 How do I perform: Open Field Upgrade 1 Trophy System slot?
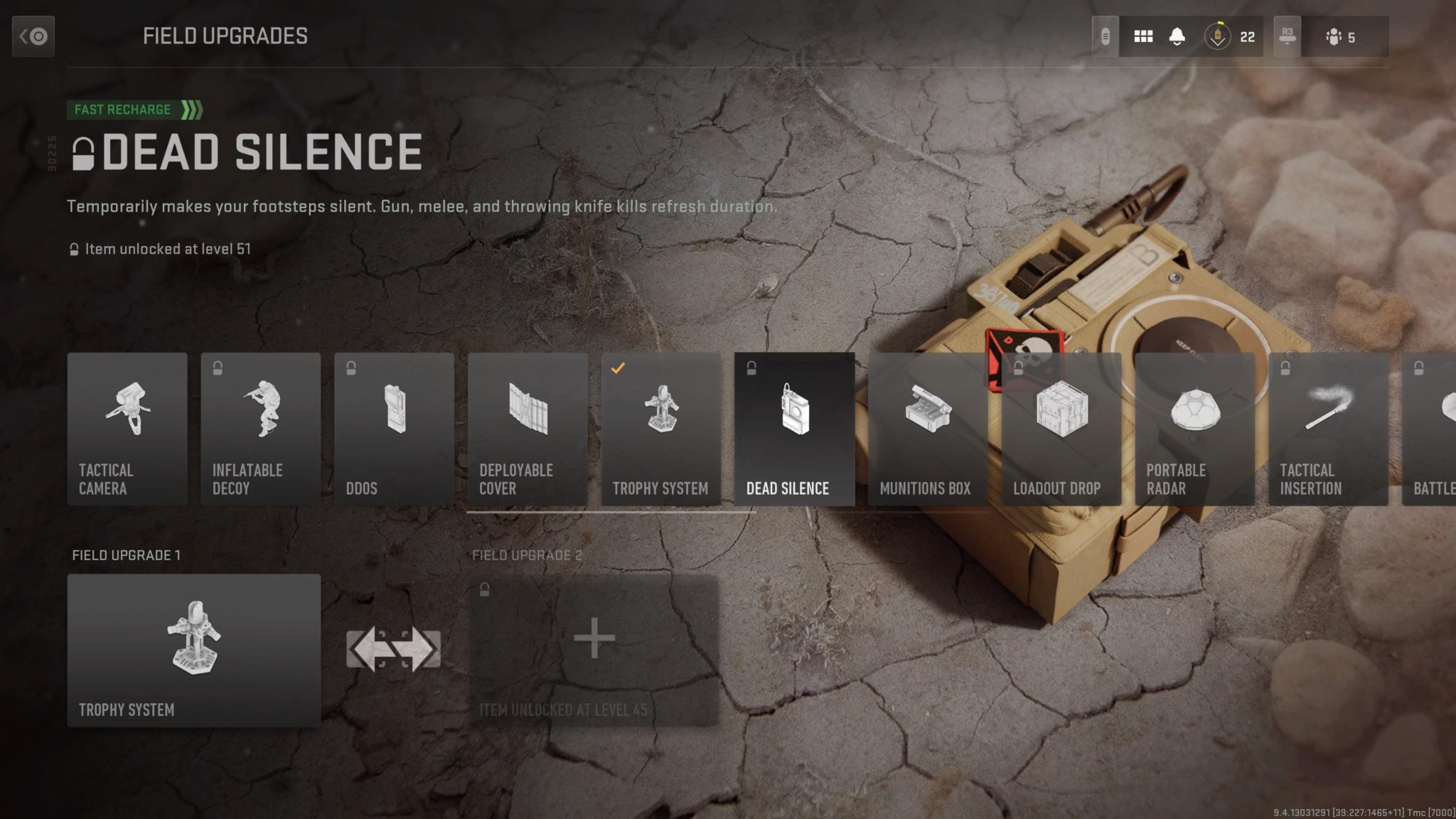pyautogui.click(x=193, y=650)
